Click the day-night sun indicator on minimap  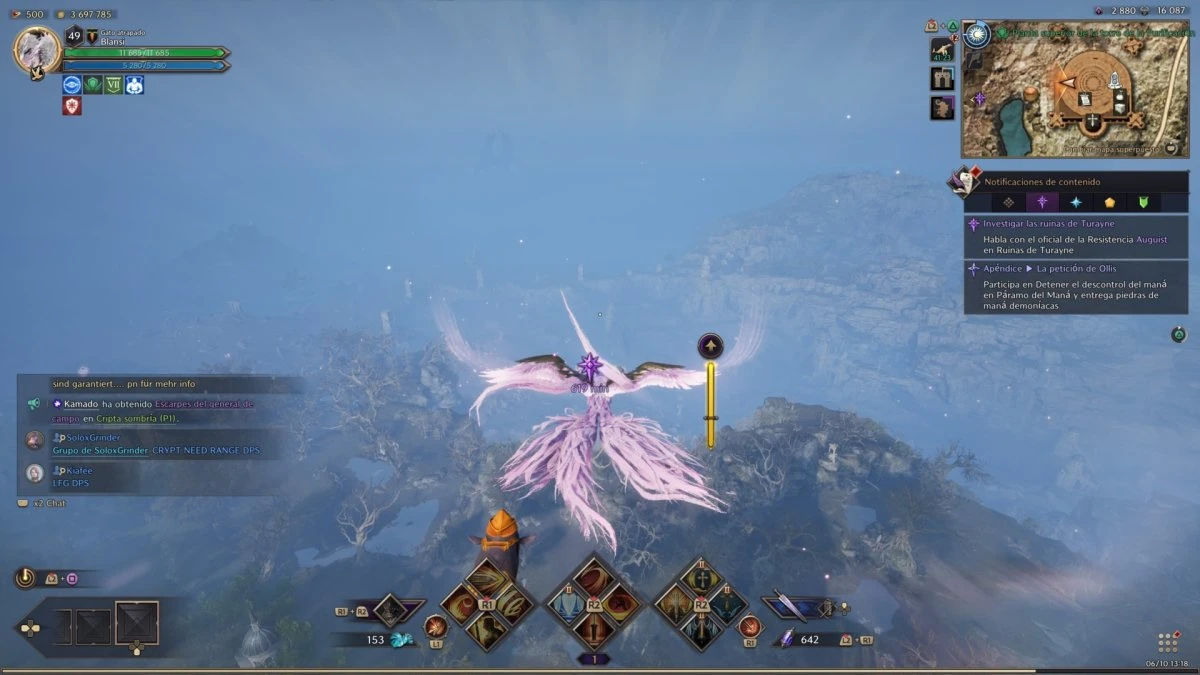pyautogui.click(x=977, y=34)
